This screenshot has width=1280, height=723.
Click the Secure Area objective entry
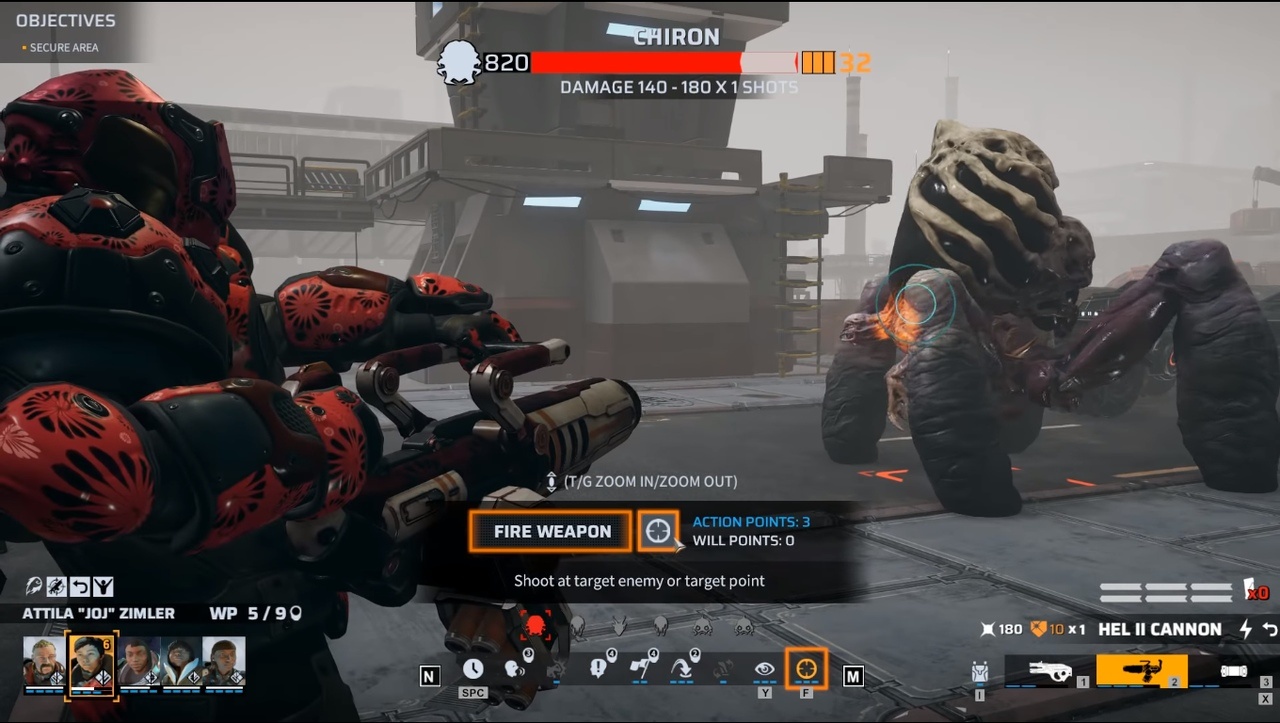(64, 47)
